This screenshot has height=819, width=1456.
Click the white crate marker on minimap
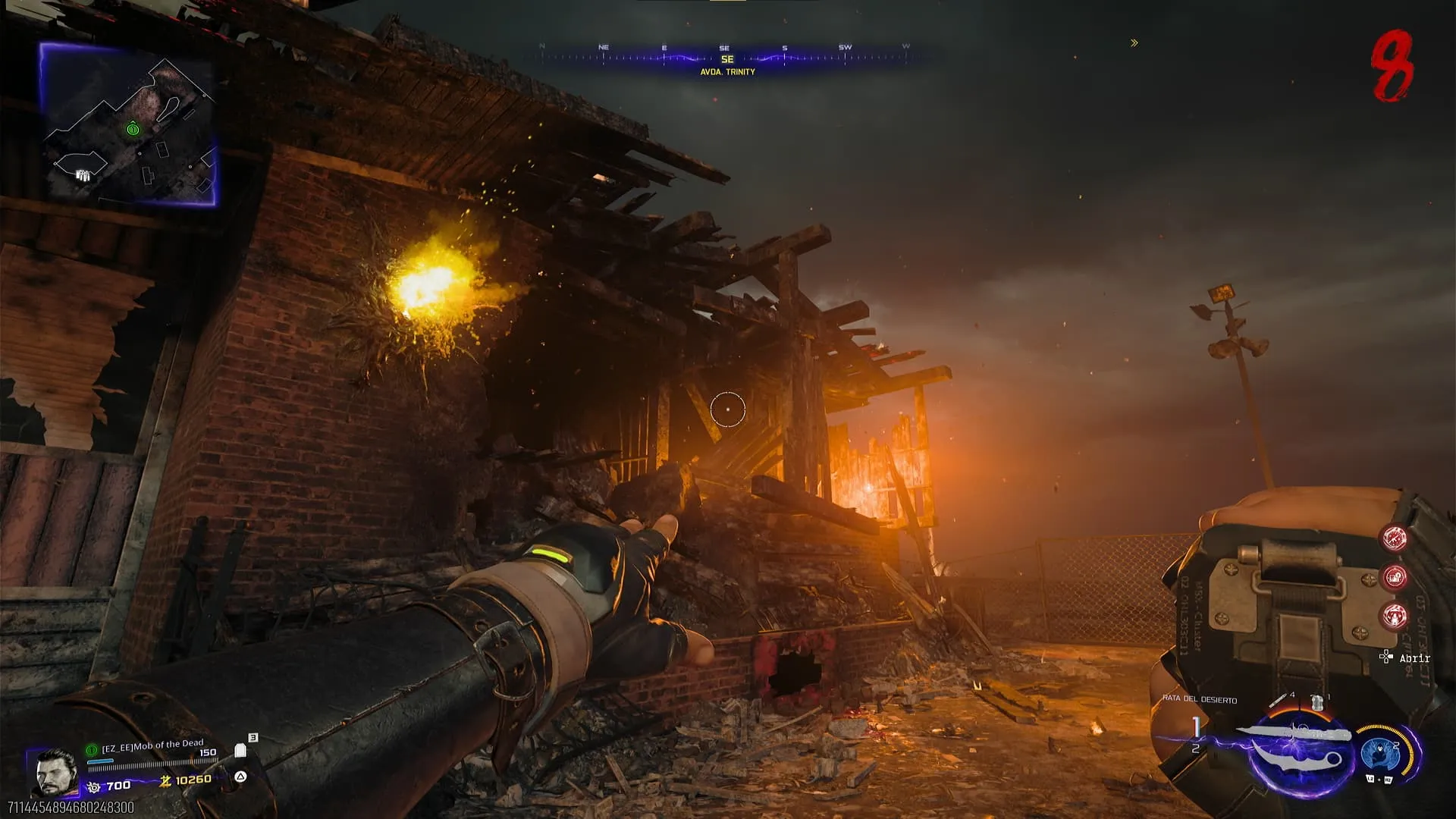(83, 176)
